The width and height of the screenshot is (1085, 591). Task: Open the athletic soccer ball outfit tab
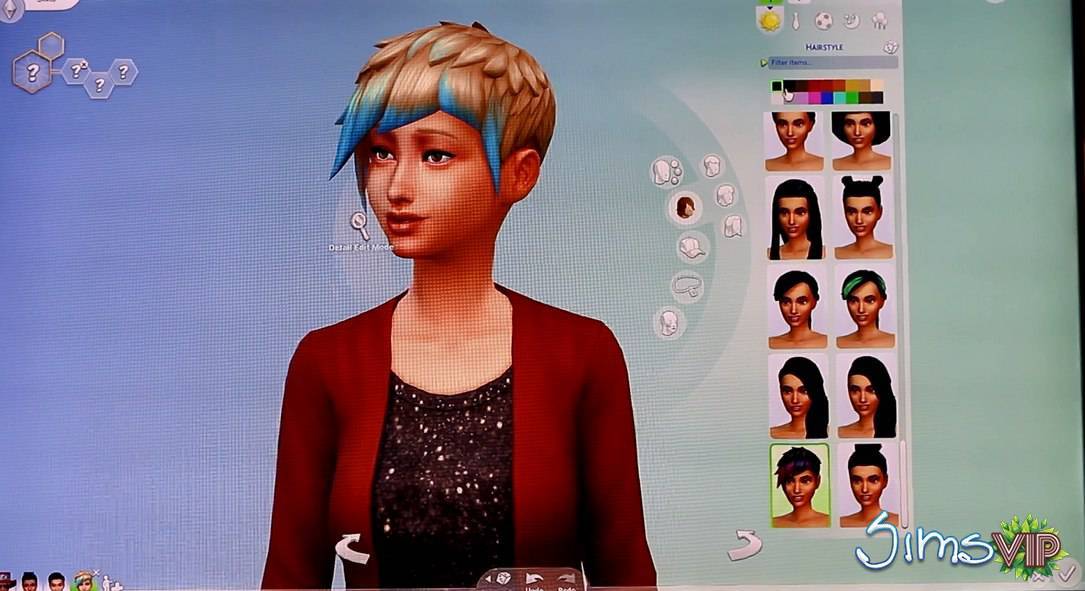coord(823,20)
